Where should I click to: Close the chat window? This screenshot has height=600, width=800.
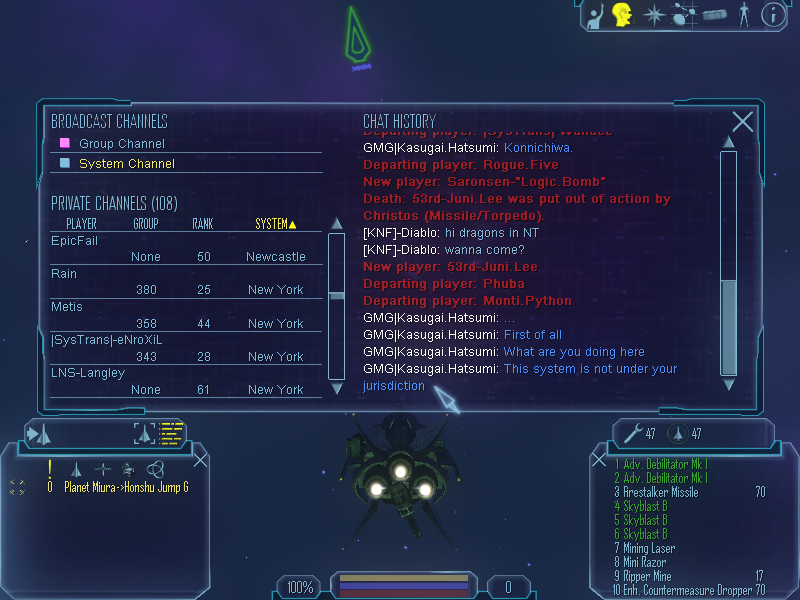tap(742, 122)
